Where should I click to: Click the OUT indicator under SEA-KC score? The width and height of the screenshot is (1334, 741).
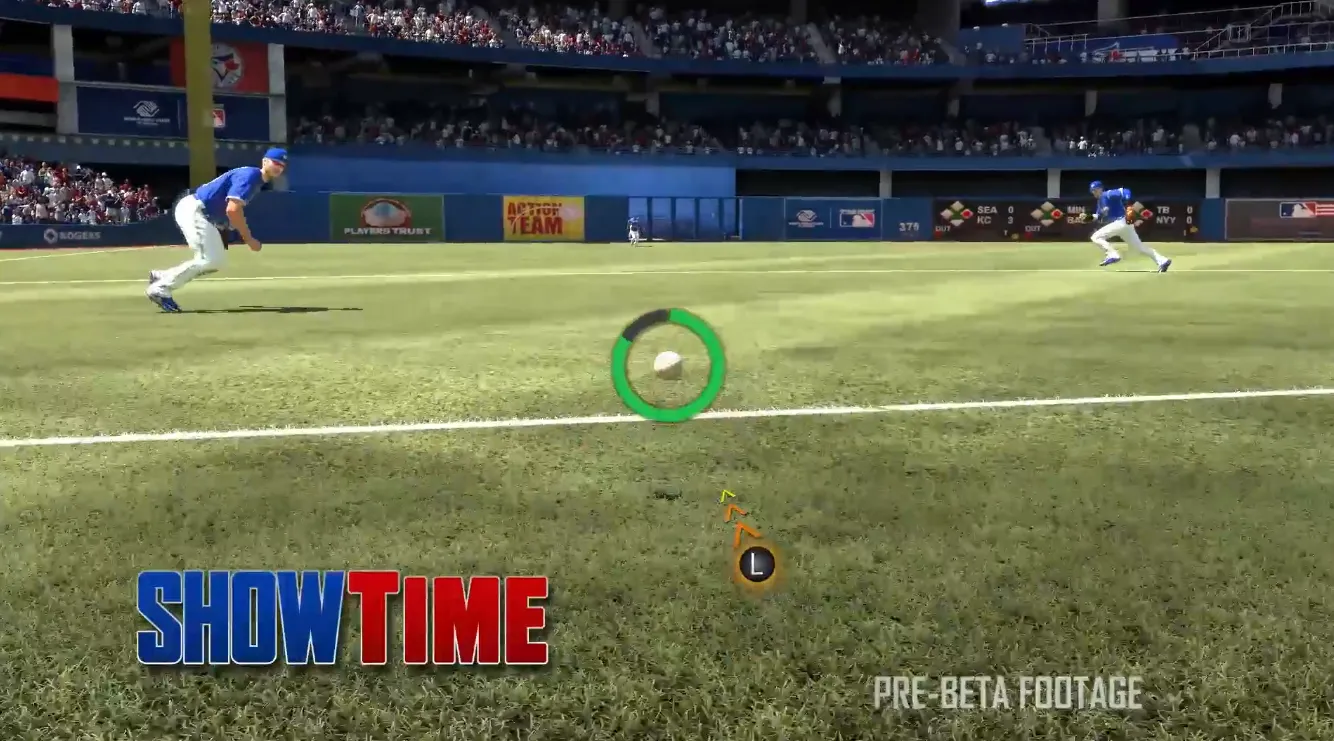944,230
